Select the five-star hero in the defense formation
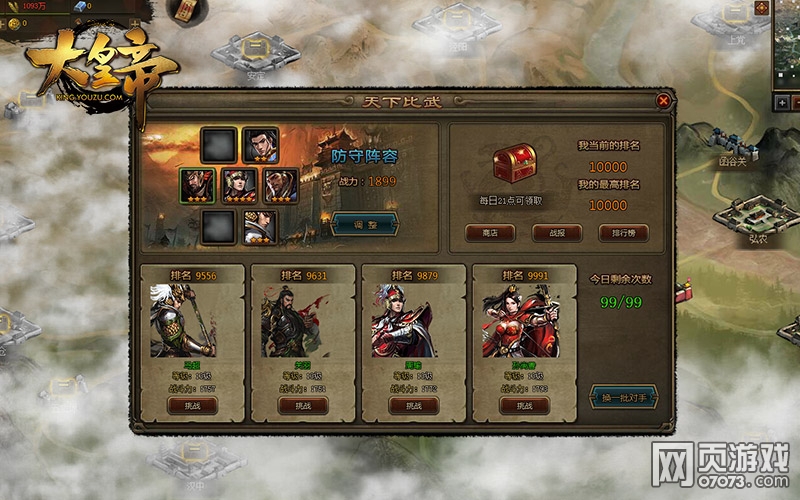Image resolution: width=800 pixels, height=500 pixels. tap(239, 186)
